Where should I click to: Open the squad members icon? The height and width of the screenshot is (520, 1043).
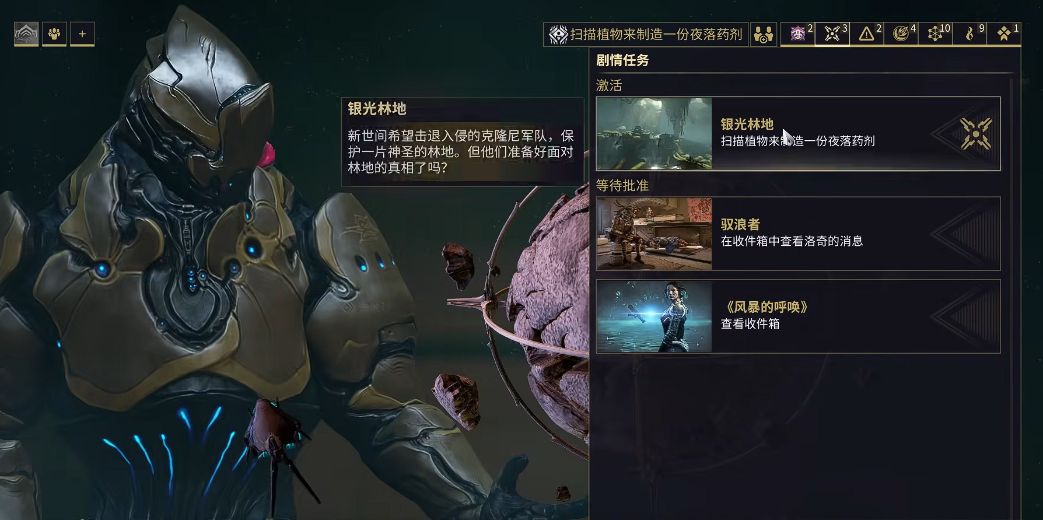pyautogui.click(x=54, y=34)
